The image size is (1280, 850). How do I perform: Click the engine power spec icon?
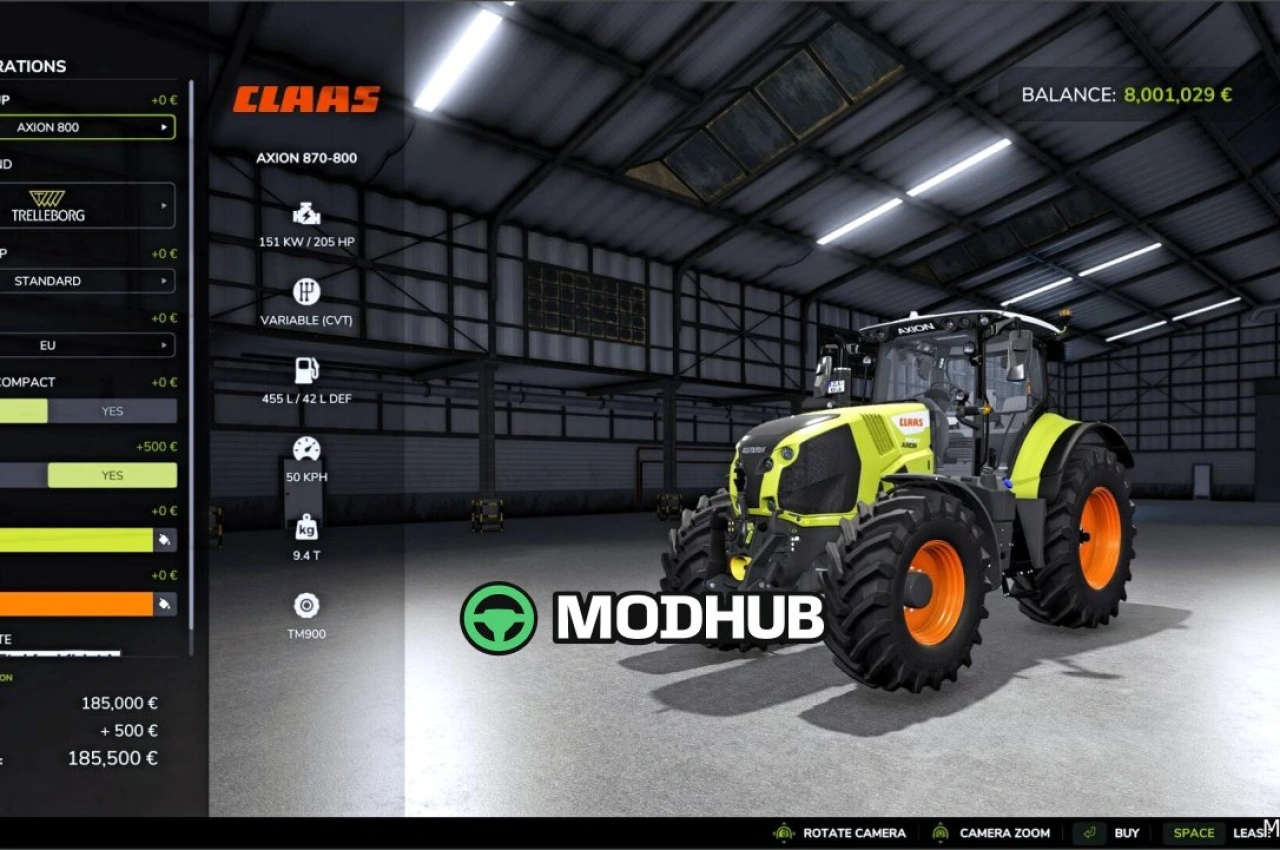click(306, 212)
